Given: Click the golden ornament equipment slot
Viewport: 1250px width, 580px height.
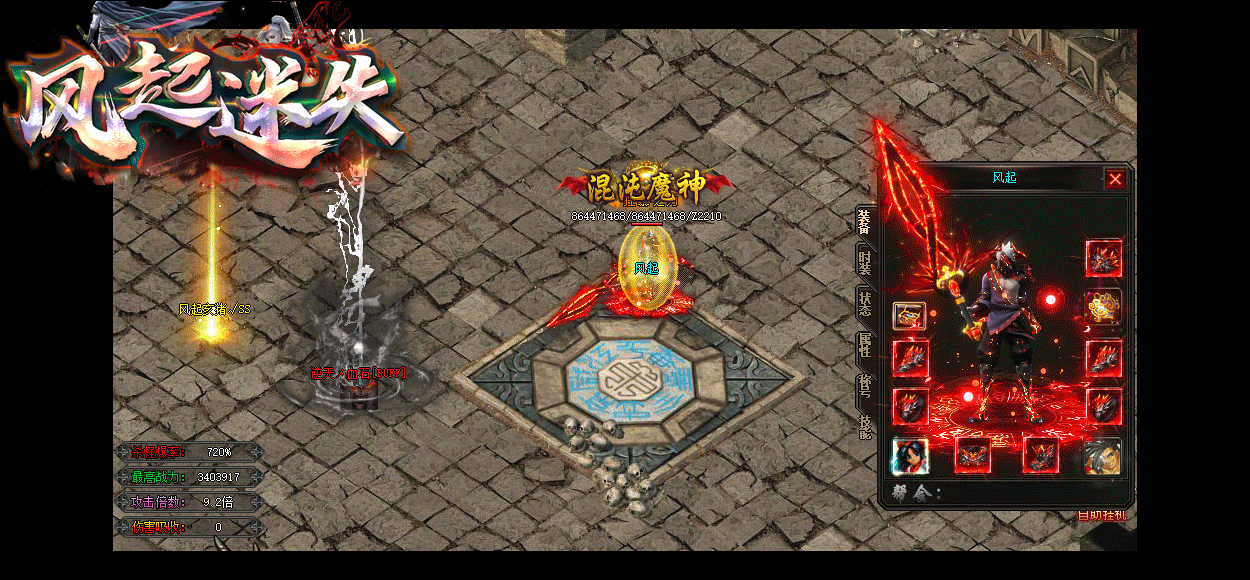Looking at the screenshot, I should 1103,306.
